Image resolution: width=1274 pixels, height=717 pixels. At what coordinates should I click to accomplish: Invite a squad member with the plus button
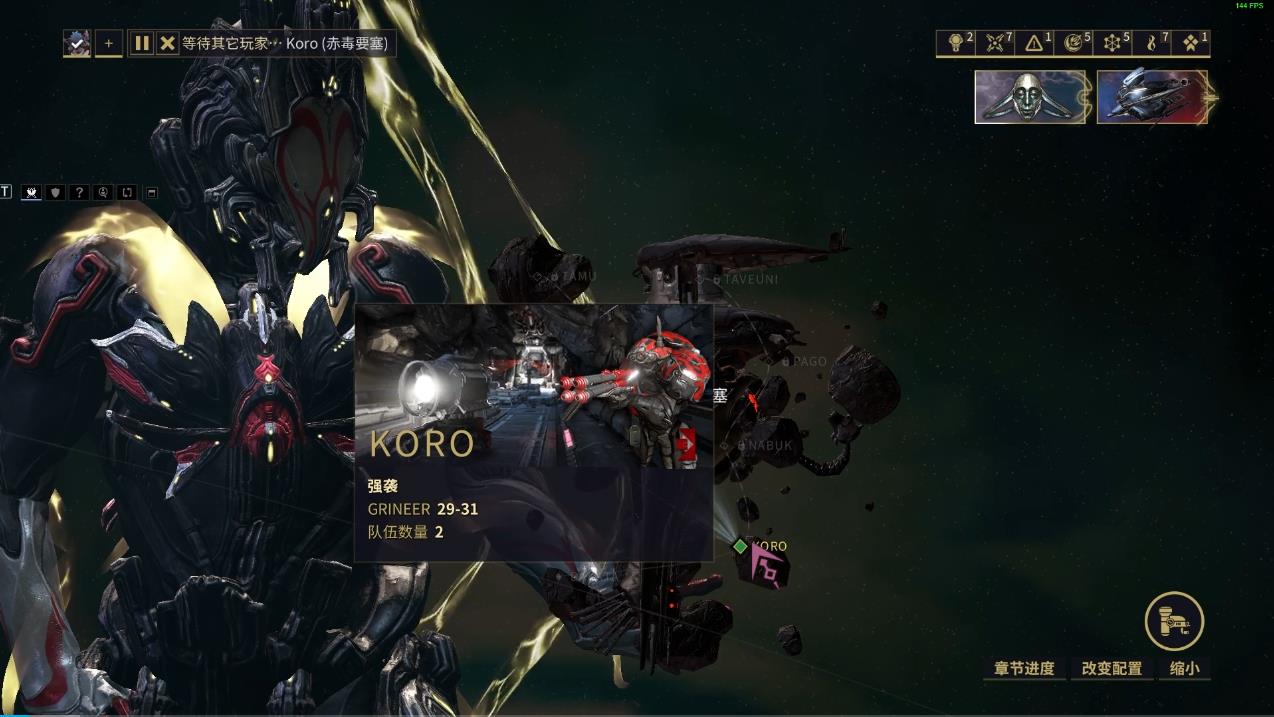click(x=109, y=43)
